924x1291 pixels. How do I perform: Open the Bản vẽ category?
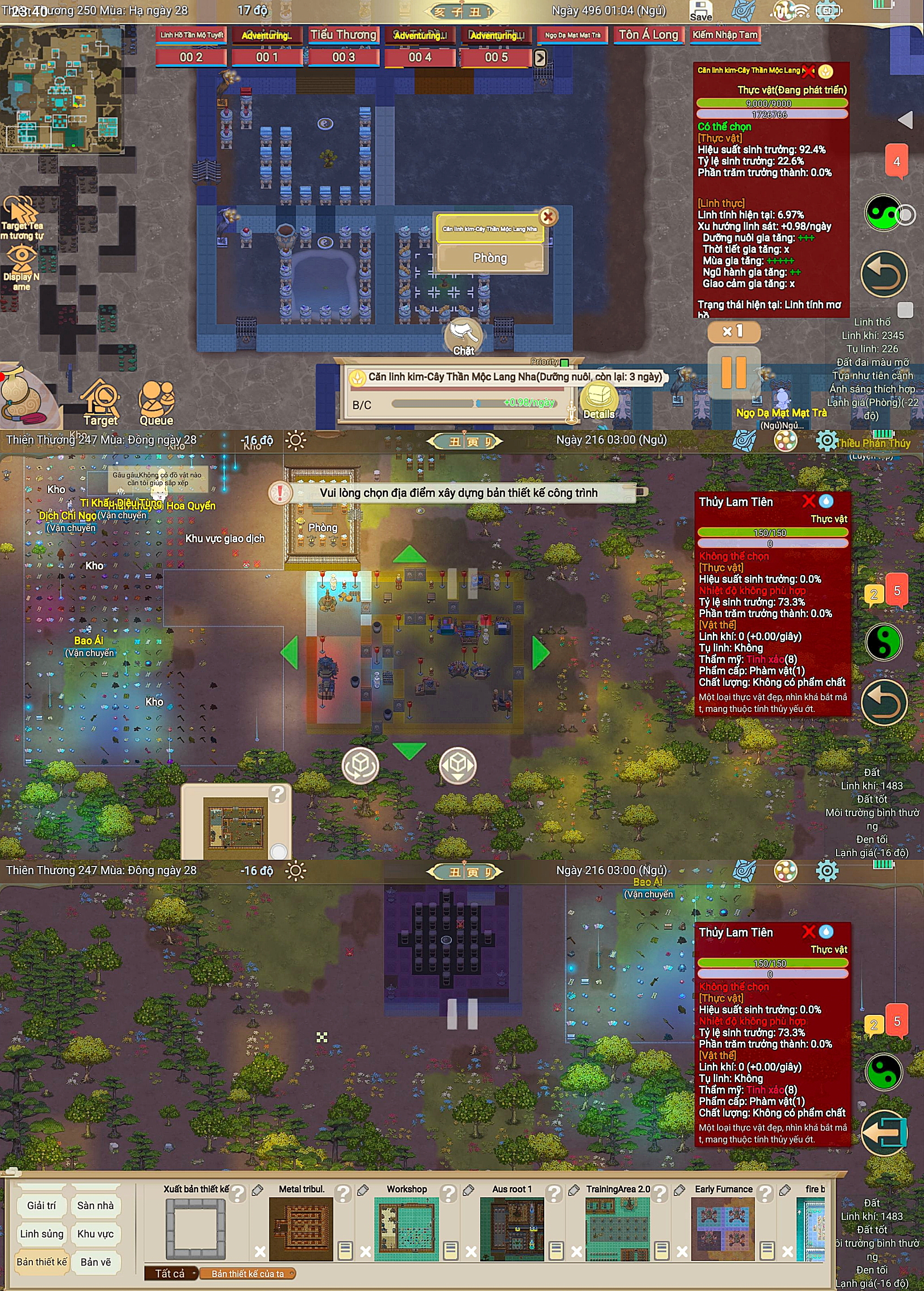click(x=95, y=1261)
